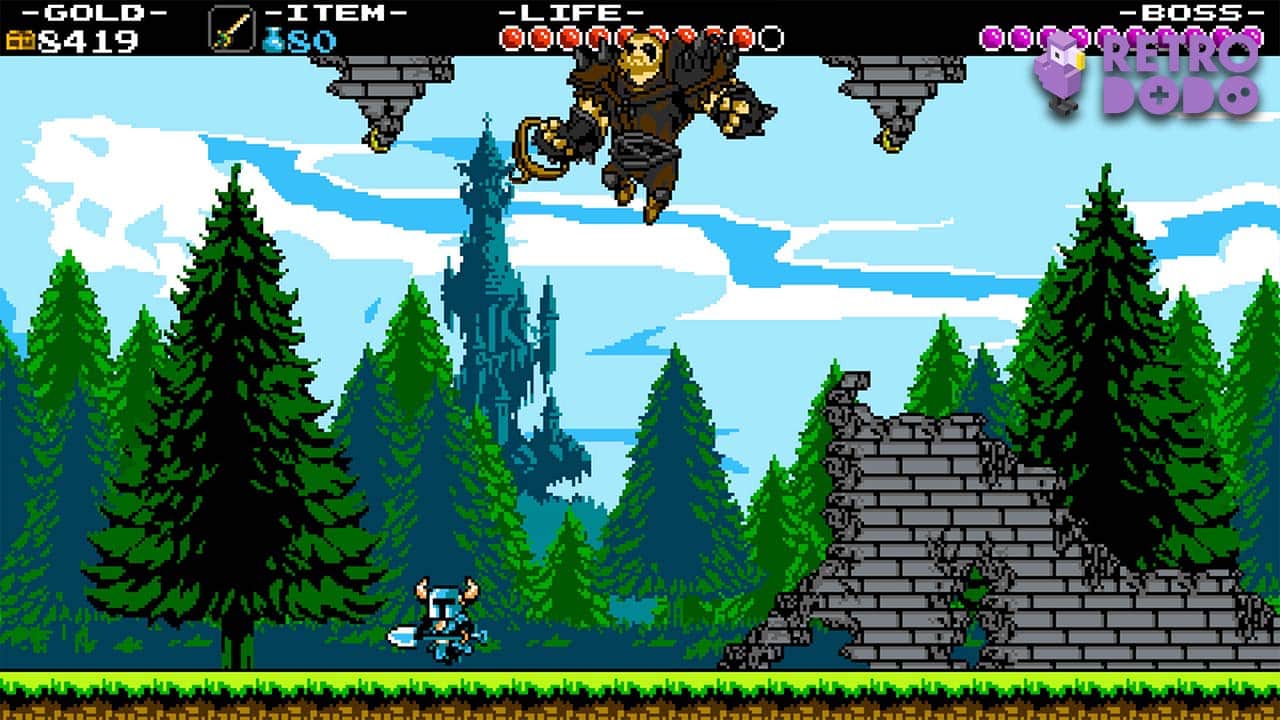
Task: Click the gold chest icon beside 8419
Action: [22, 38]
